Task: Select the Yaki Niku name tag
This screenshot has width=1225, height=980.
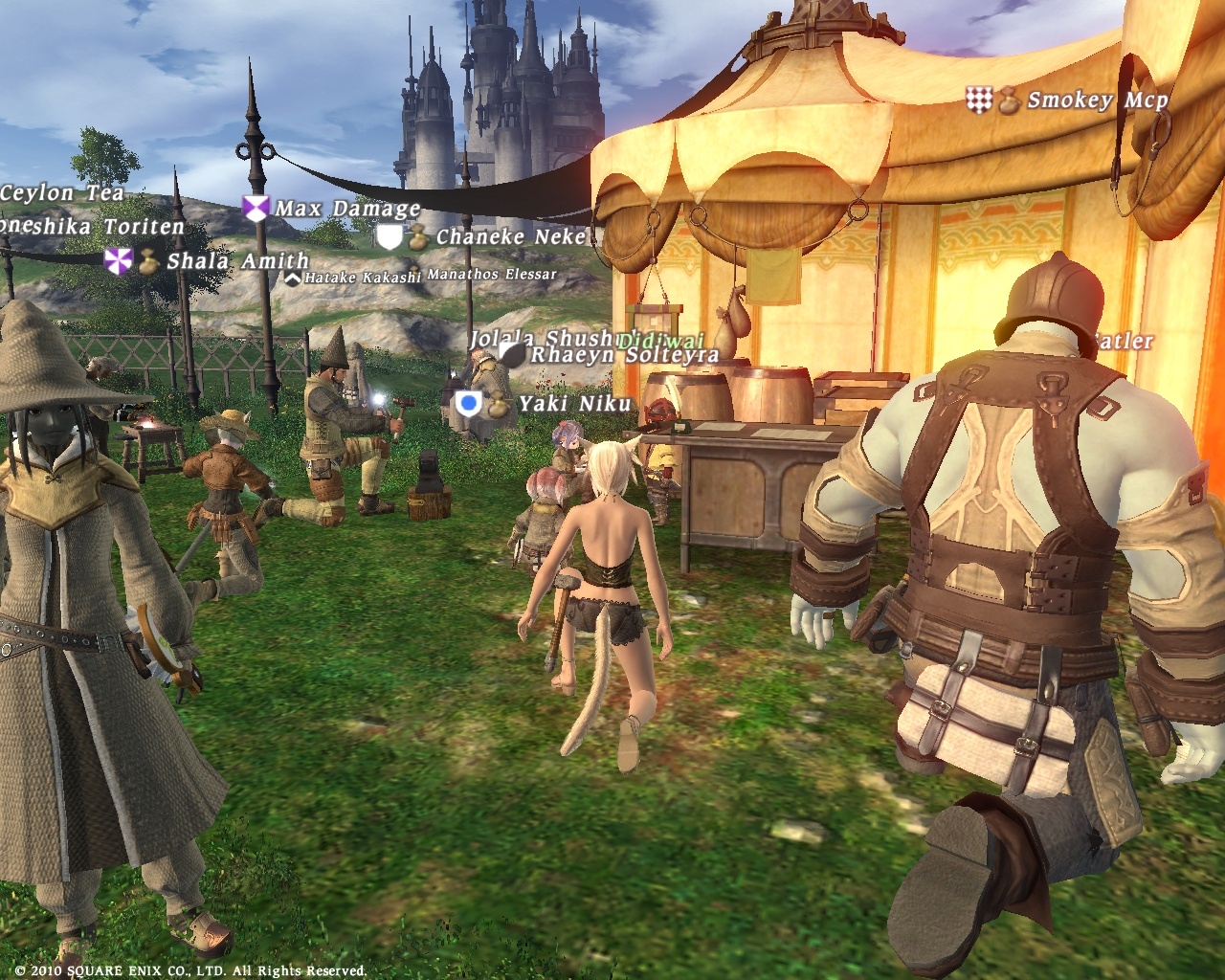Action: (574, 404)
